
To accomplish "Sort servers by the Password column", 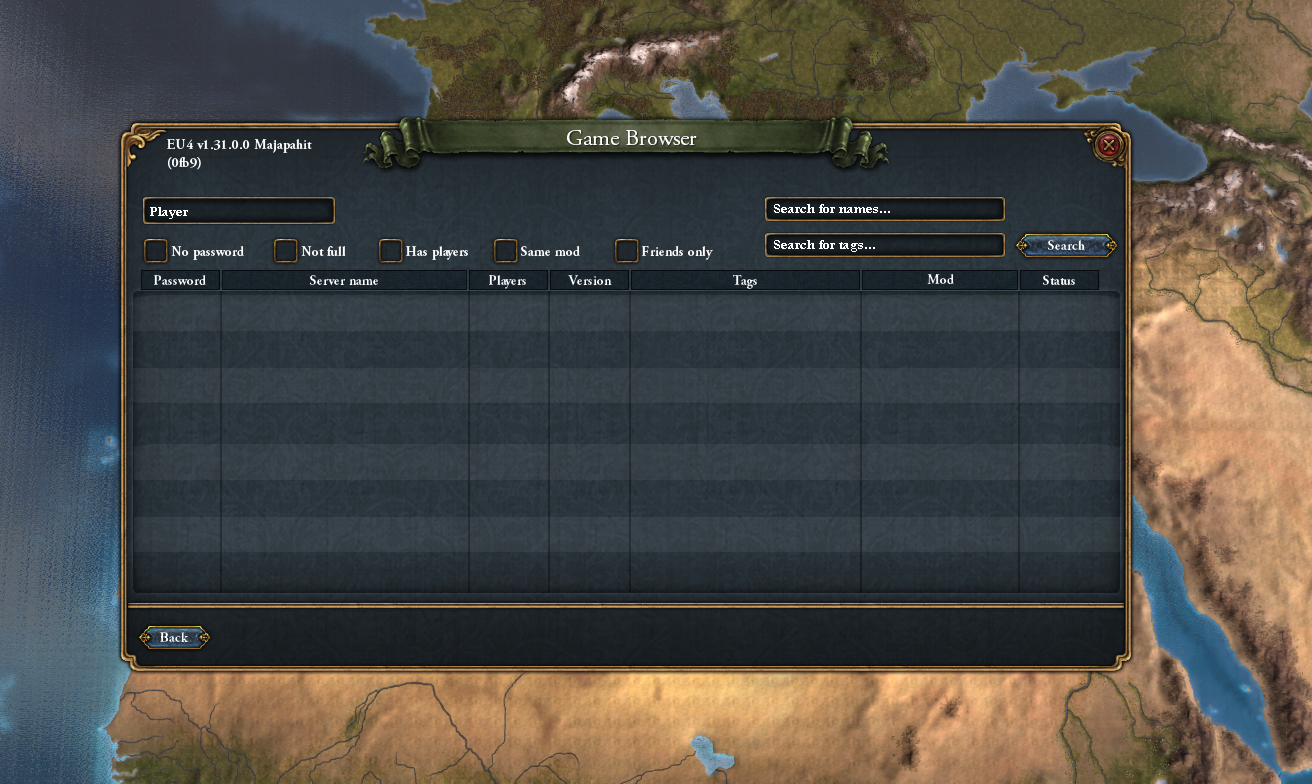I will pyautogui.click(x=178, y=280).
